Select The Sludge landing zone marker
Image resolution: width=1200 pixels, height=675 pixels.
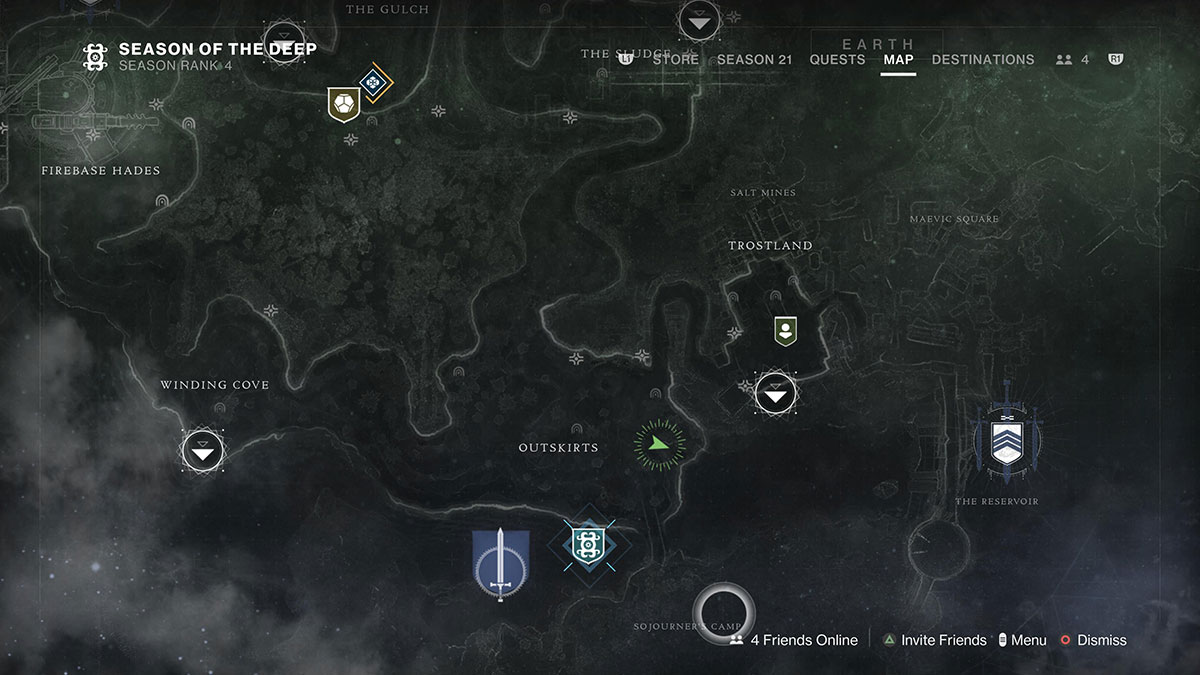[x=699, y=21]
